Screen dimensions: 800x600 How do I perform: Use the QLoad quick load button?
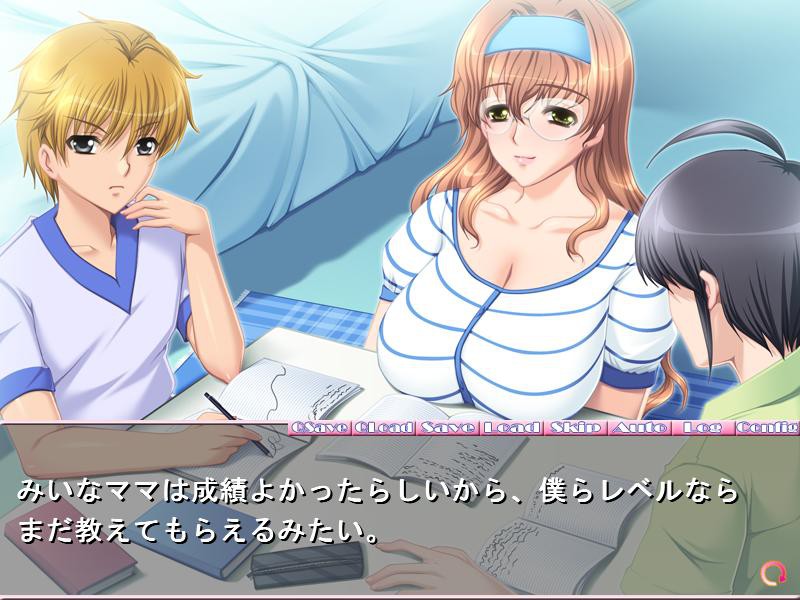click(384, 428)
